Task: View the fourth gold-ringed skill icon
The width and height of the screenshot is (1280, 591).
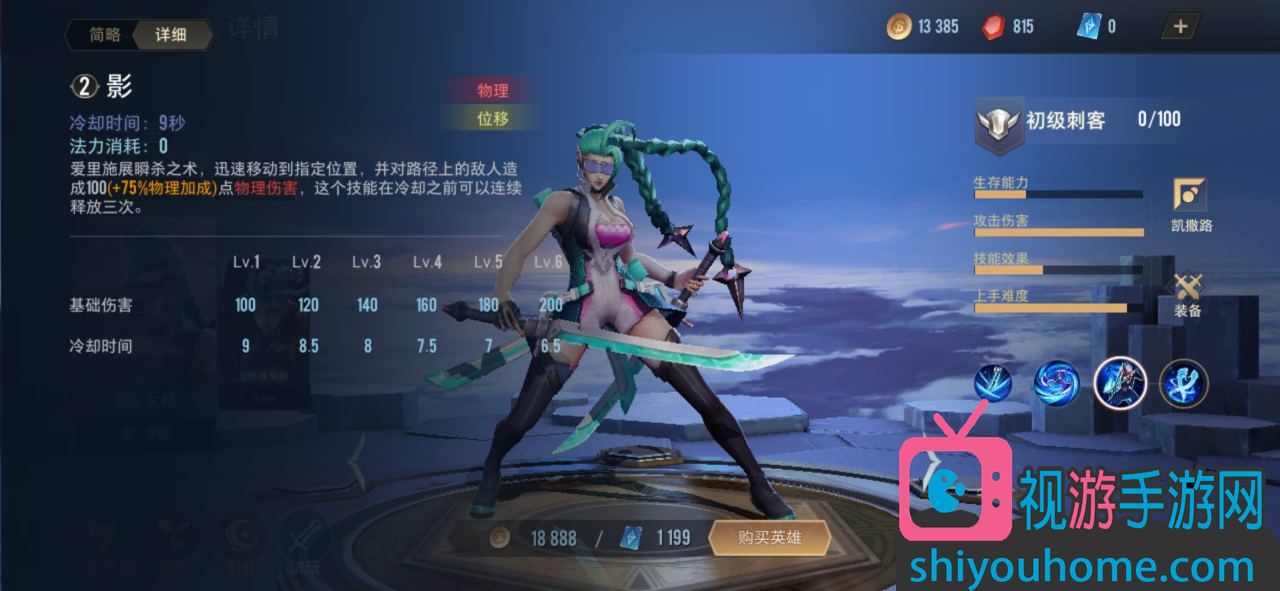Action: [x=1184, y=383]
